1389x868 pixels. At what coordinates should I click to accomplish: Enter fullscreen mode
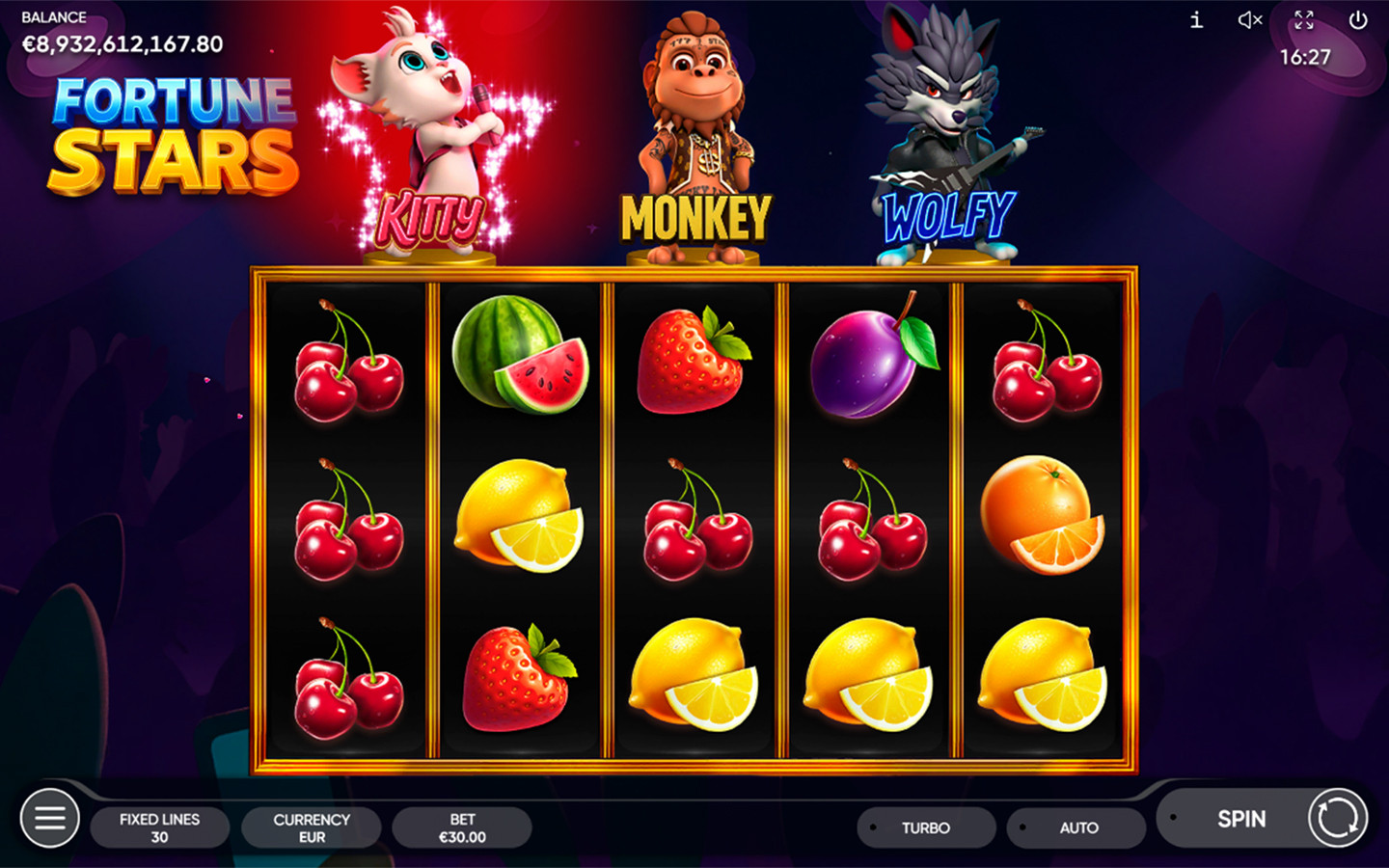tap(1305, 20)
